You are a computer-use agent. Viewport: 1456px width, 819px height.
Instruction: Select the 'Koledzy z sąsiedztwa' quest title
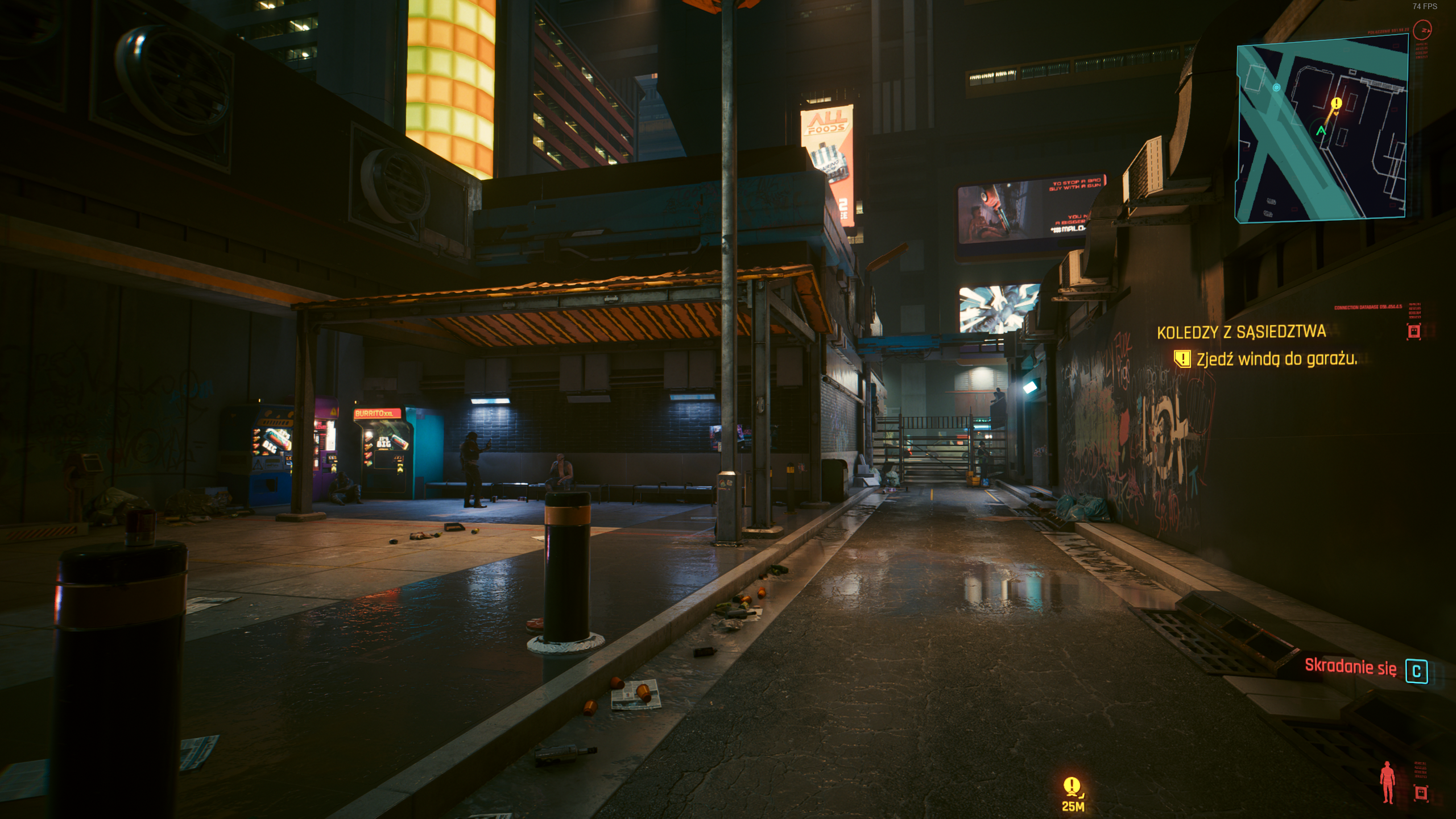pyautogui.click(x=1241, y=332)
